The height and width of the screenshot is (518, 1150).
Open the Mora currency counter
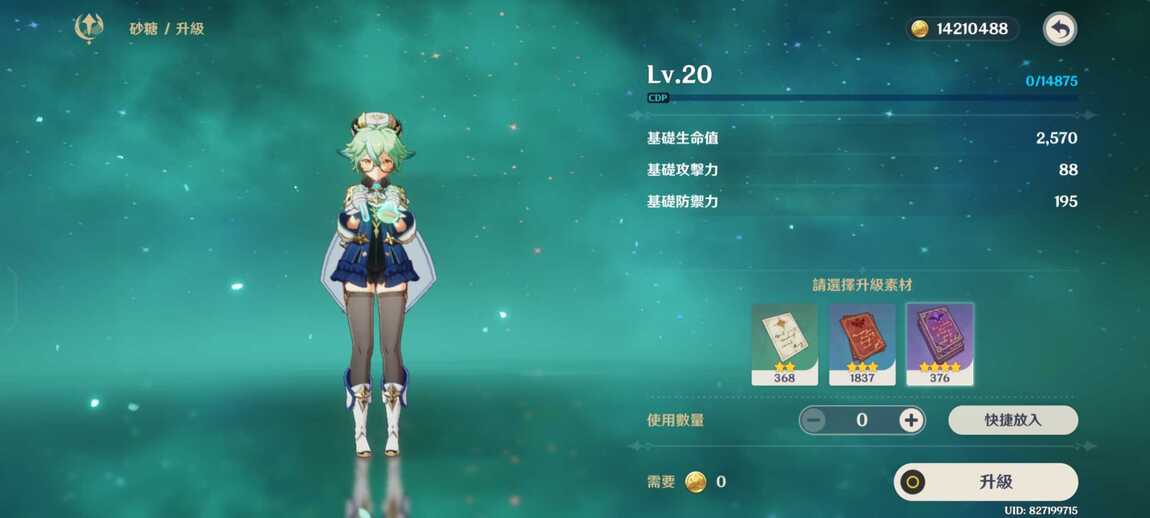(x=962, y=29)
